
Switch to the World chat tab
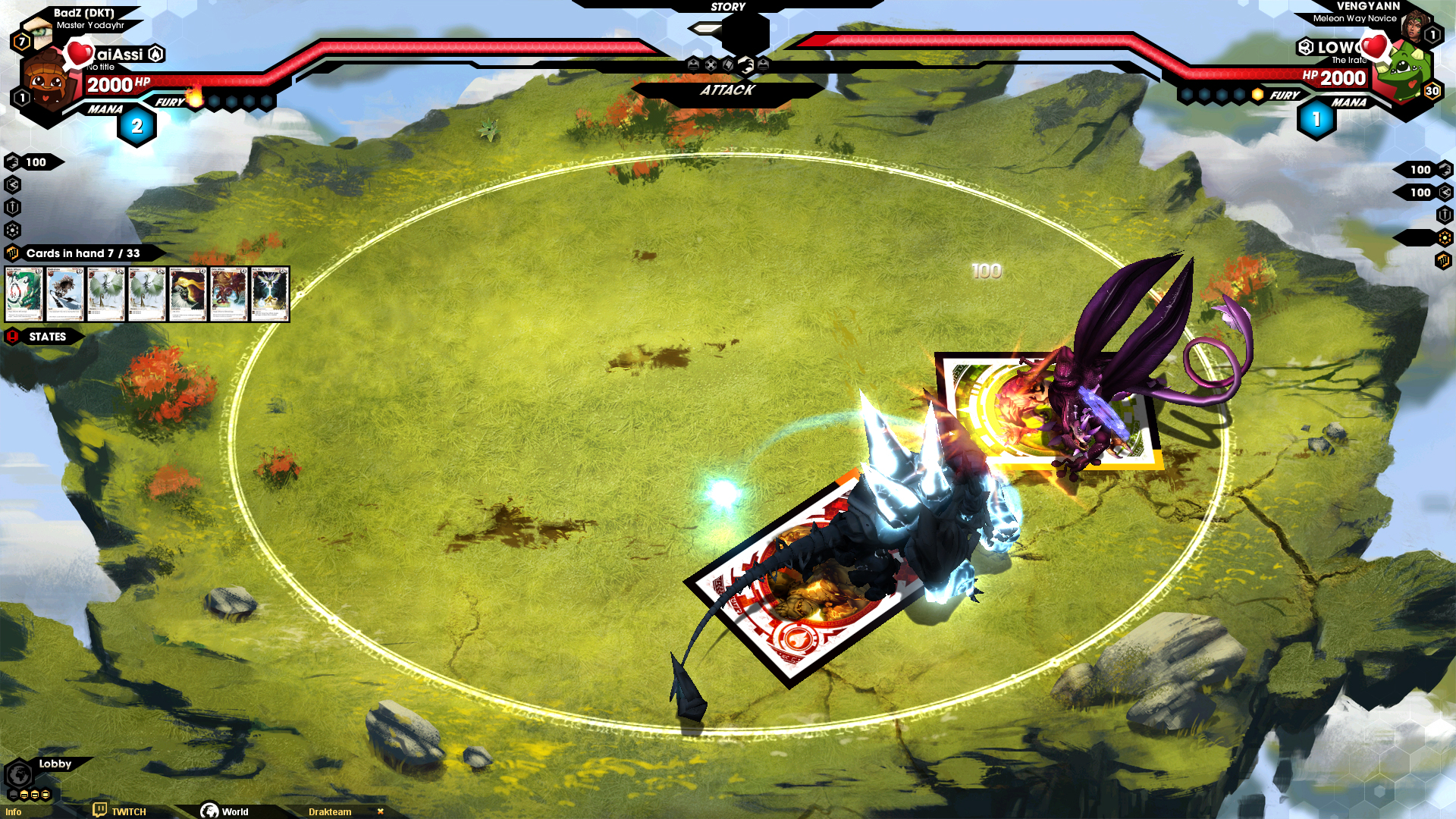(x=234, y=811)
